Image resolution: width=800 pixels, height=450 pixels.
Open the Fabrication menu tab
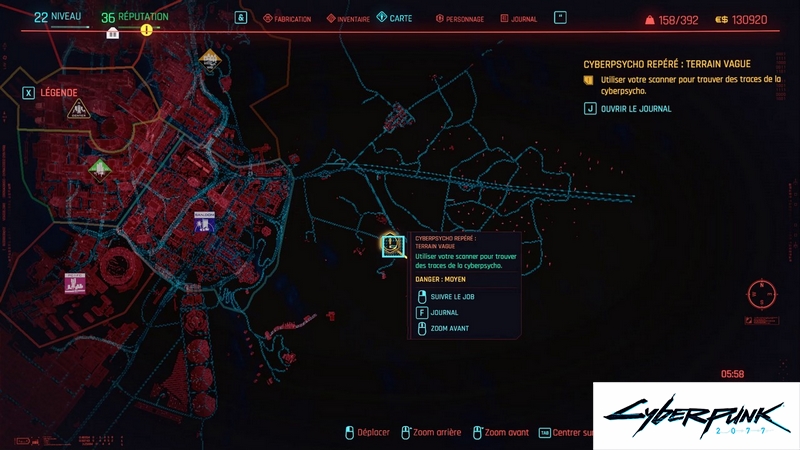coord(286,19)
